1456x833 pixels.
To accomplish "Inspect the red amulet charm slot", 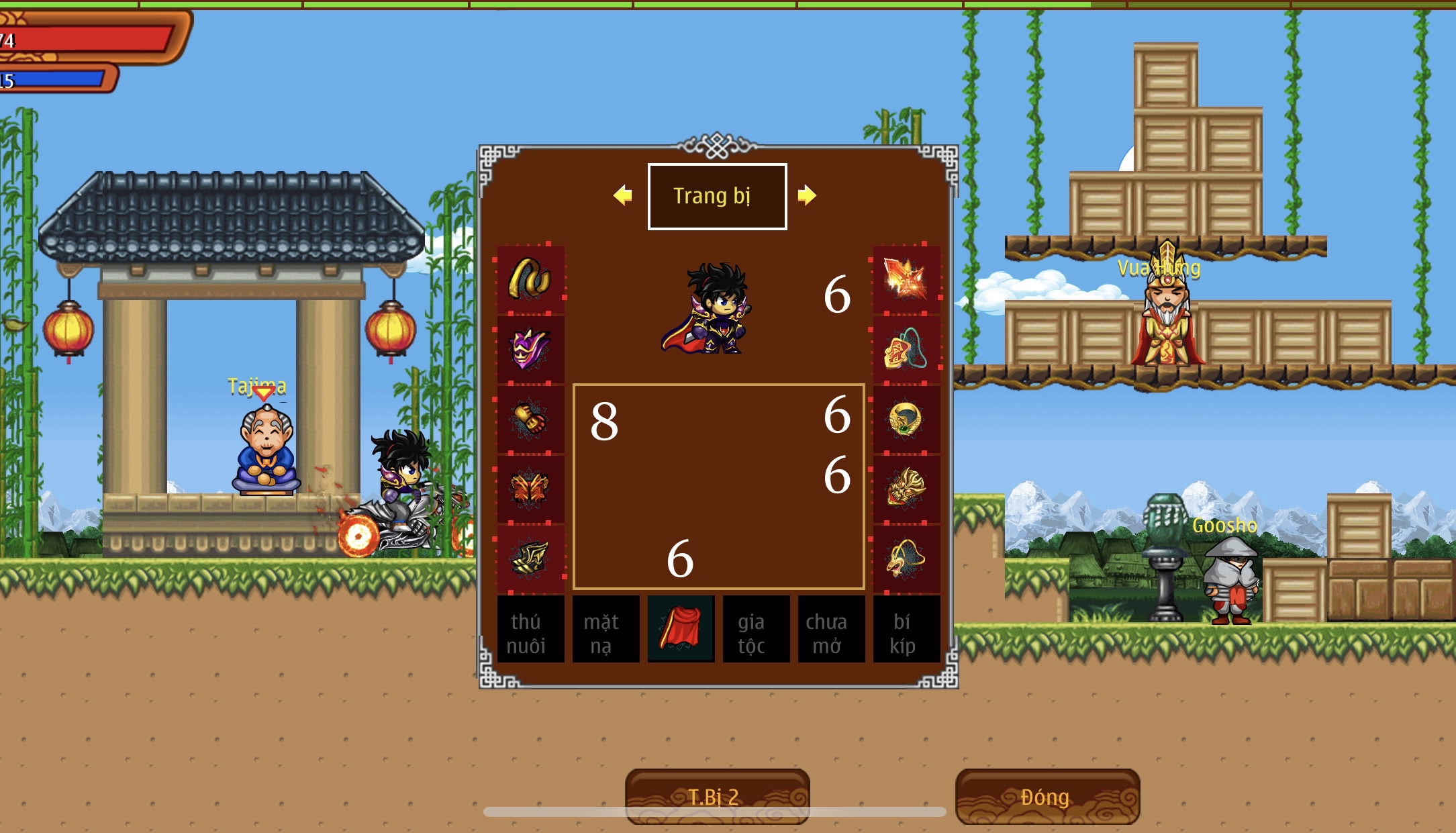I will pyautogui.click(x=906, y=349).
